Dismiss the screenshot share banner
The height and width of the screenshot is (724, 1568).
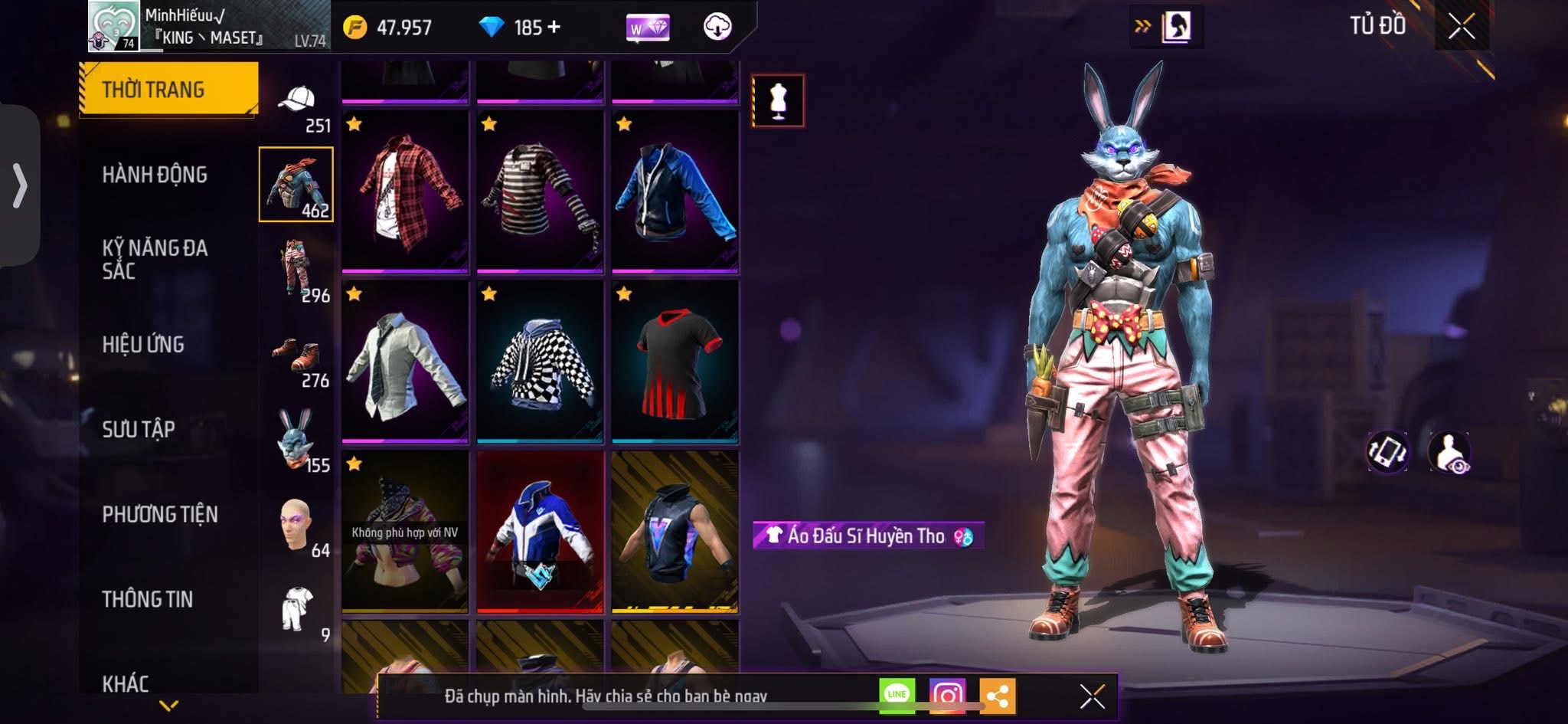tap(1092, 696)
